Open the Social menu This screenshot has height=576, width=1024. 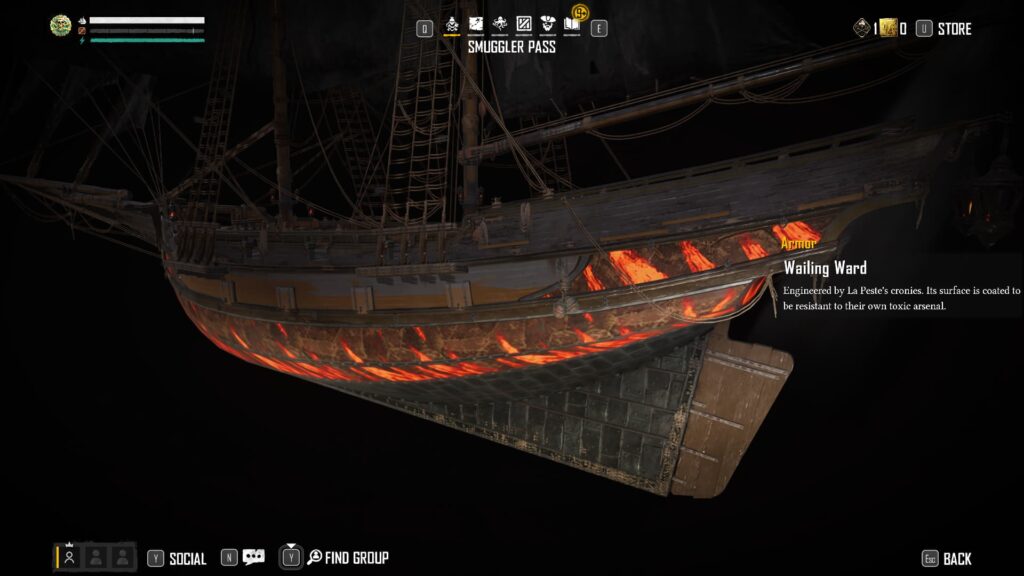point(187,559)
